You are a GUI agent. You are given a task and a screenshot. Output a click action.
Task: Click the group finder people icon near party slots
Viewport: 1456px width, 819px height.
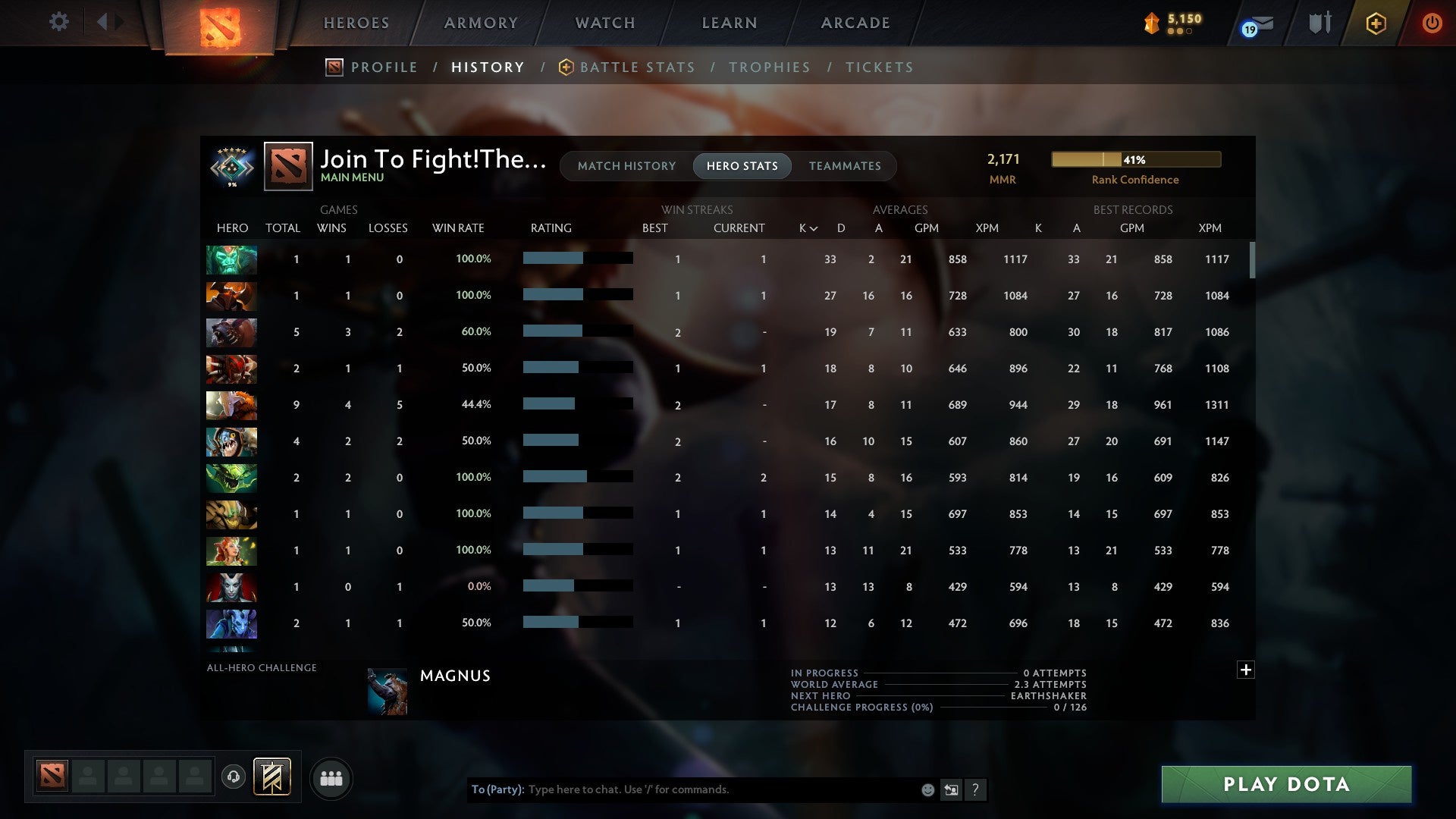point(331,778)
